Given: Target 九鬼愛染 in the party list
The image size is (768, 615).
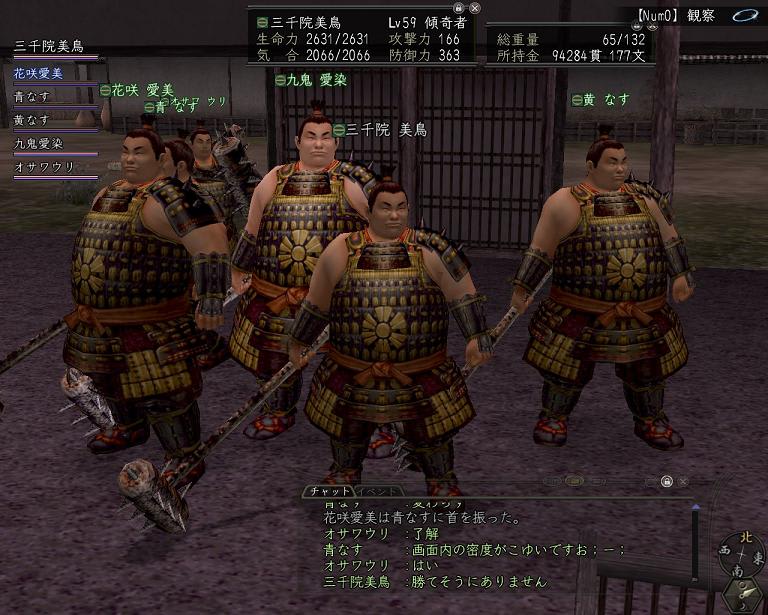Looking at the screenshot, I should pyautogui.click(x=38, y=144).
